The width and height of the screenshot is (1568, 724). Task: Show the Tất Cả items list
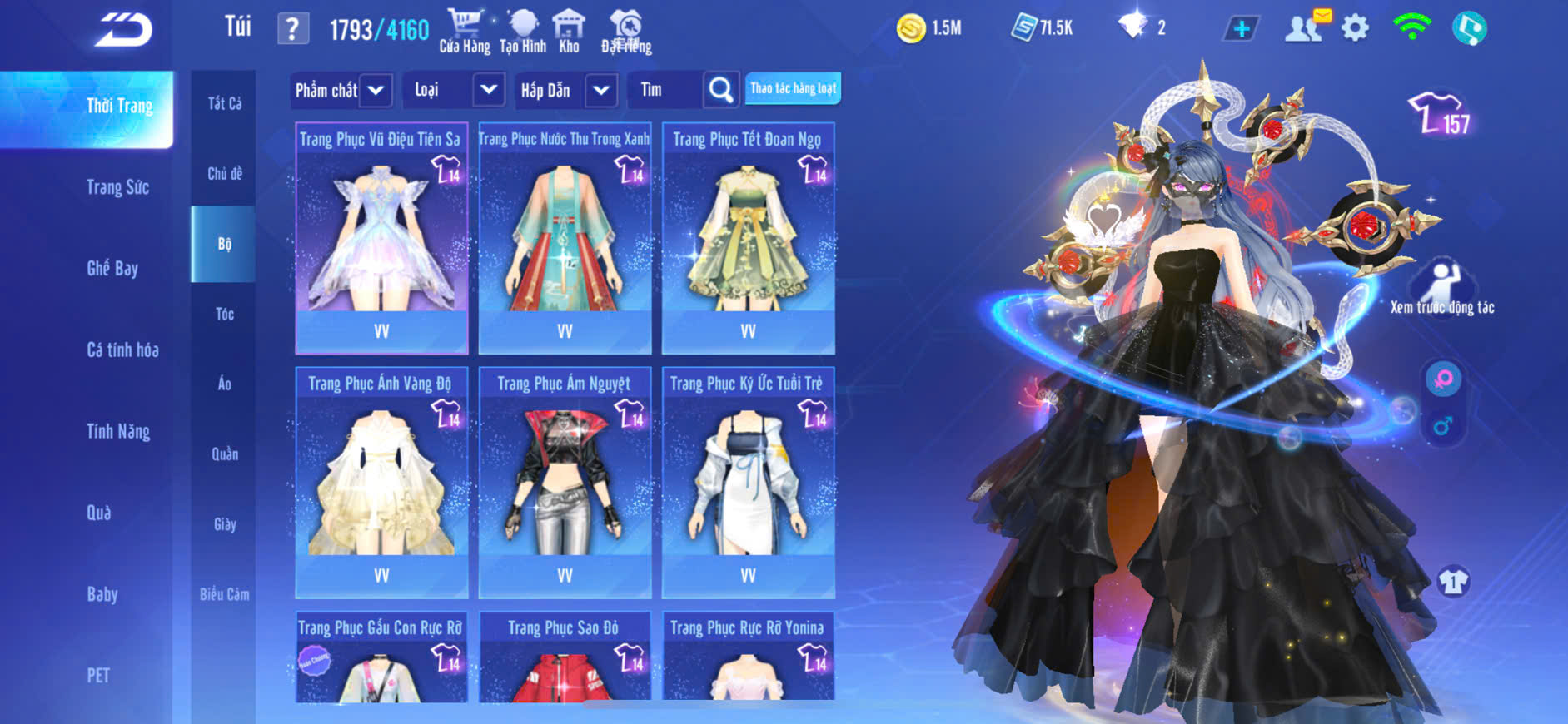224,103
